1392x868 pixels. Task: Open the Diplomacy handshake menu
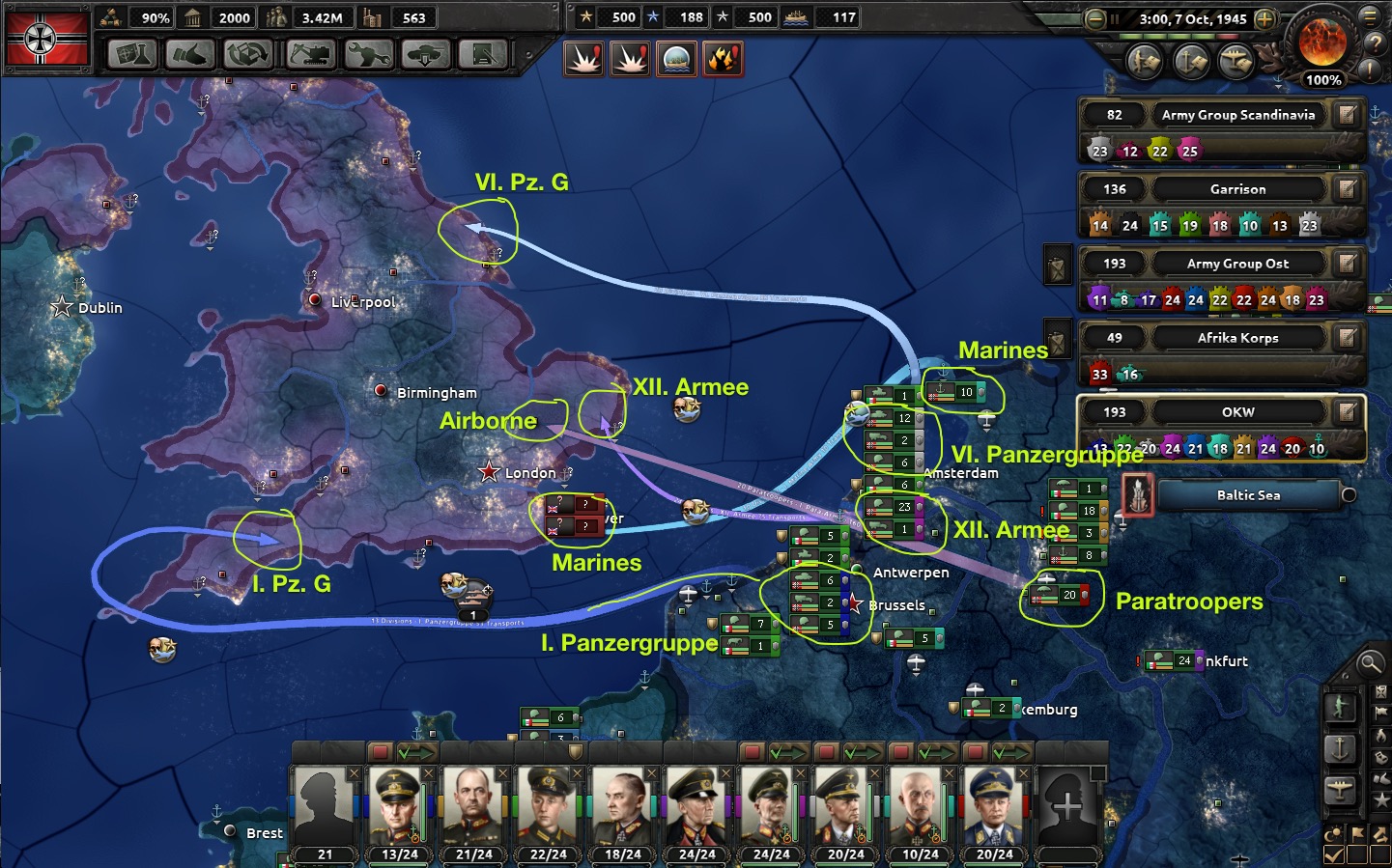(x=190, y=55)
